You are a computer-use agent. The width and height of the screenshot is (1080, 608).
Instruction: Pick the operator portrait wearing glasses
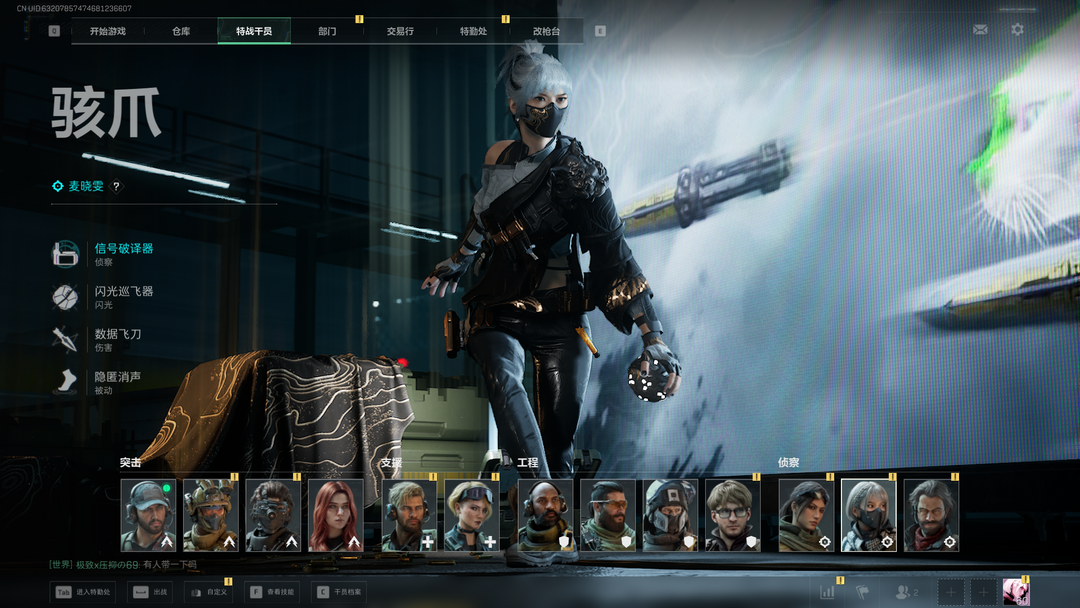pos(733,515)
